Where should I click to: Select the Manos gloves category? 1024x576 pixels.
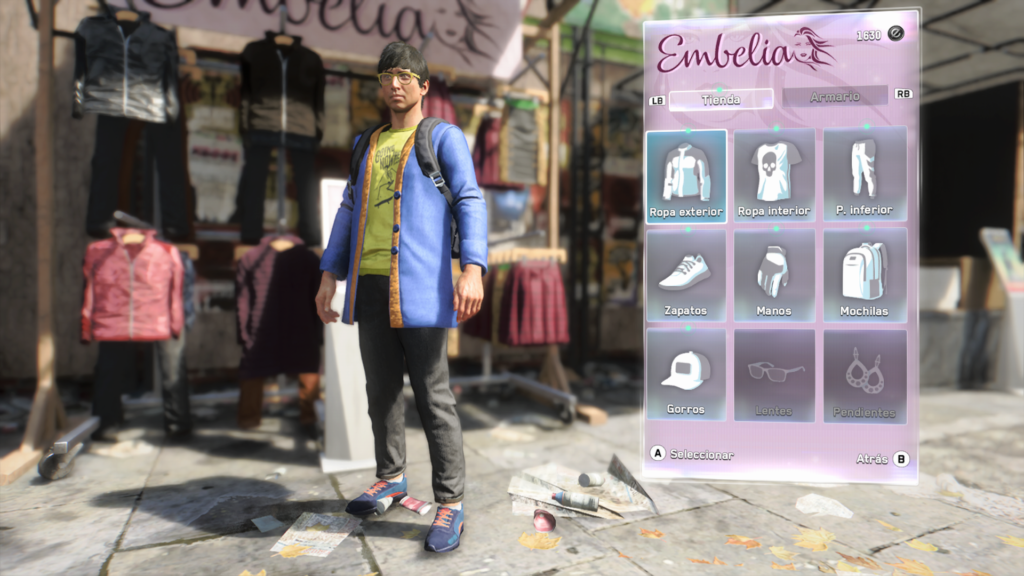(x=774, y=275)
